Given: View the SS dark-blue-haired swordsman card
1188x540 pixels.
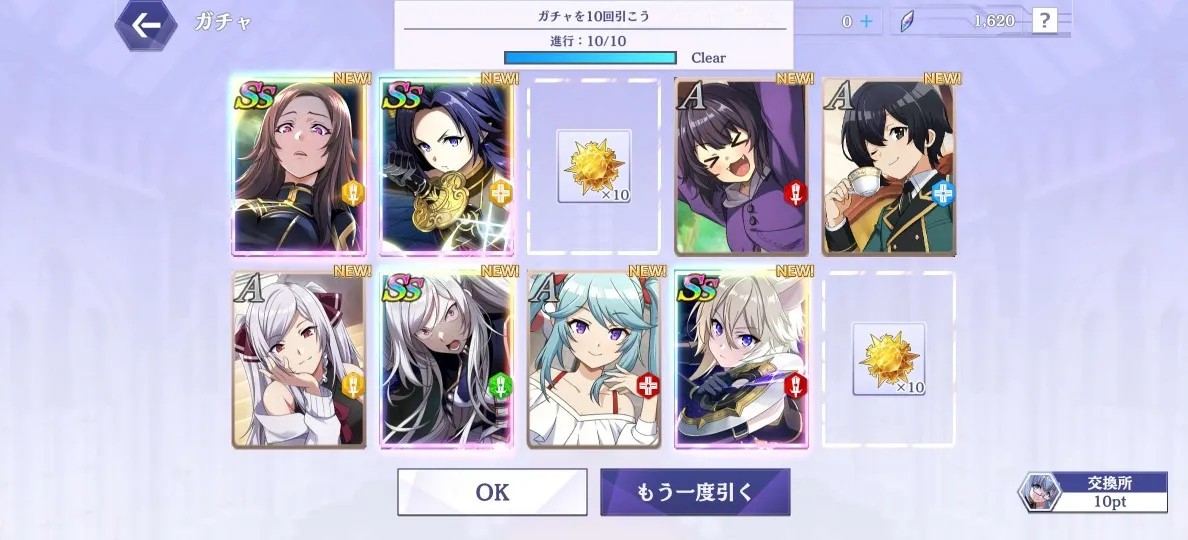Looking at the screenshot, I should [446, 167].
